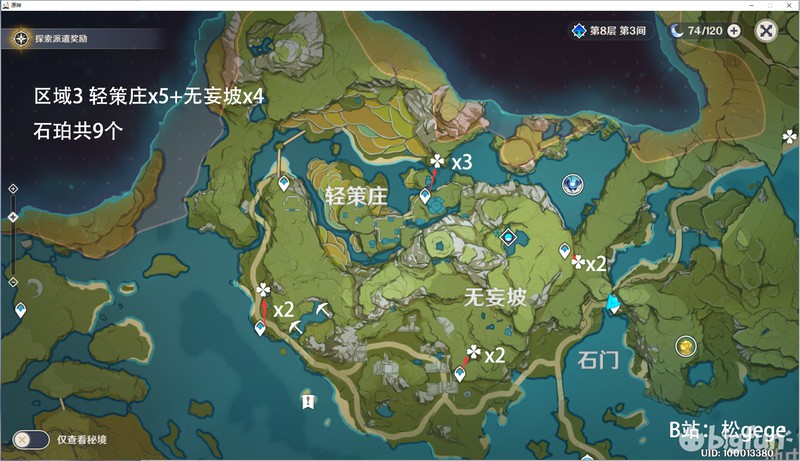Select the player location arrow near 石门

click(612, 303)
